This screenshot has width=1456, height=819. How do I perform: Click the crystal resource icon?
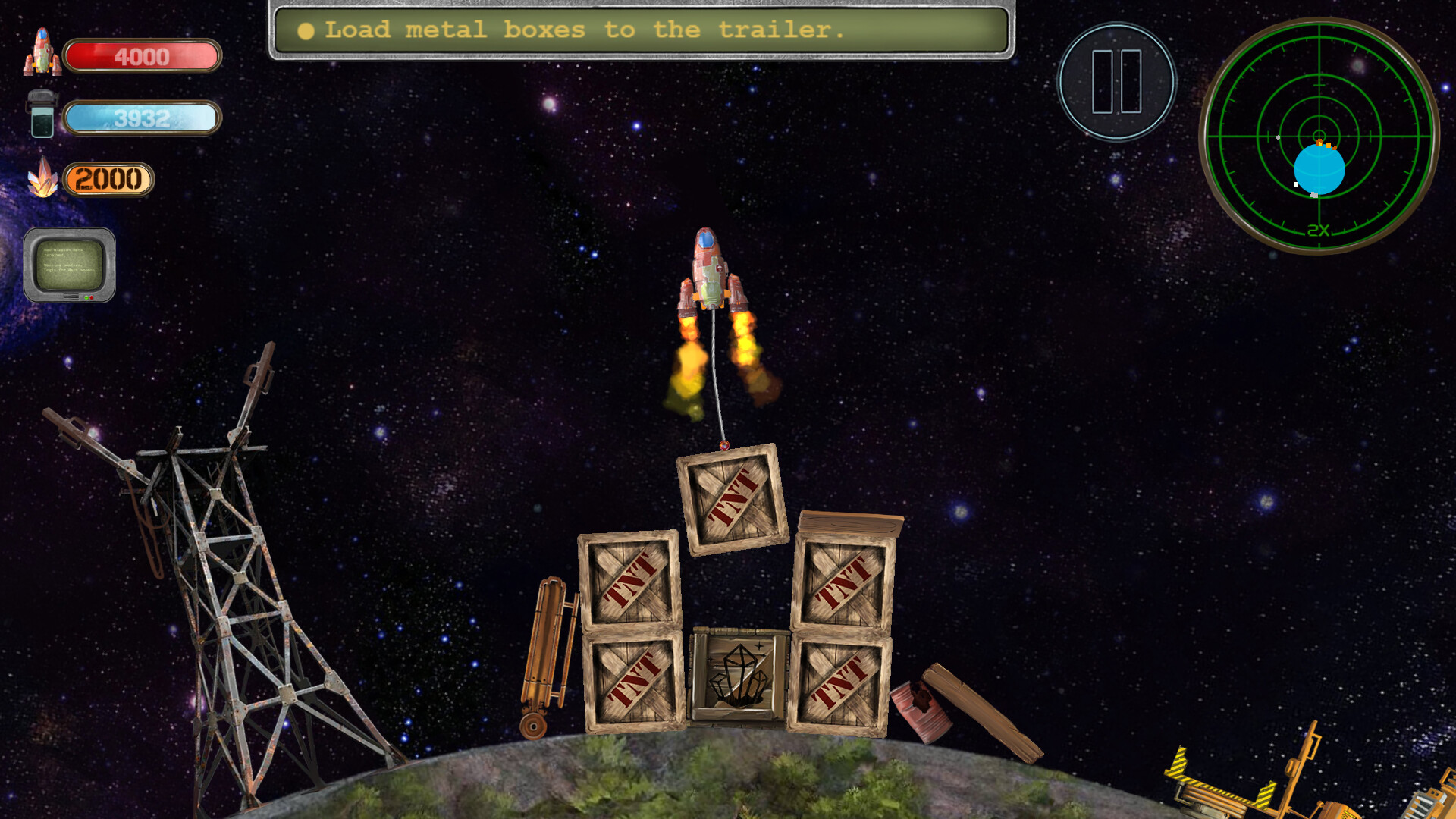pos(44,177)
